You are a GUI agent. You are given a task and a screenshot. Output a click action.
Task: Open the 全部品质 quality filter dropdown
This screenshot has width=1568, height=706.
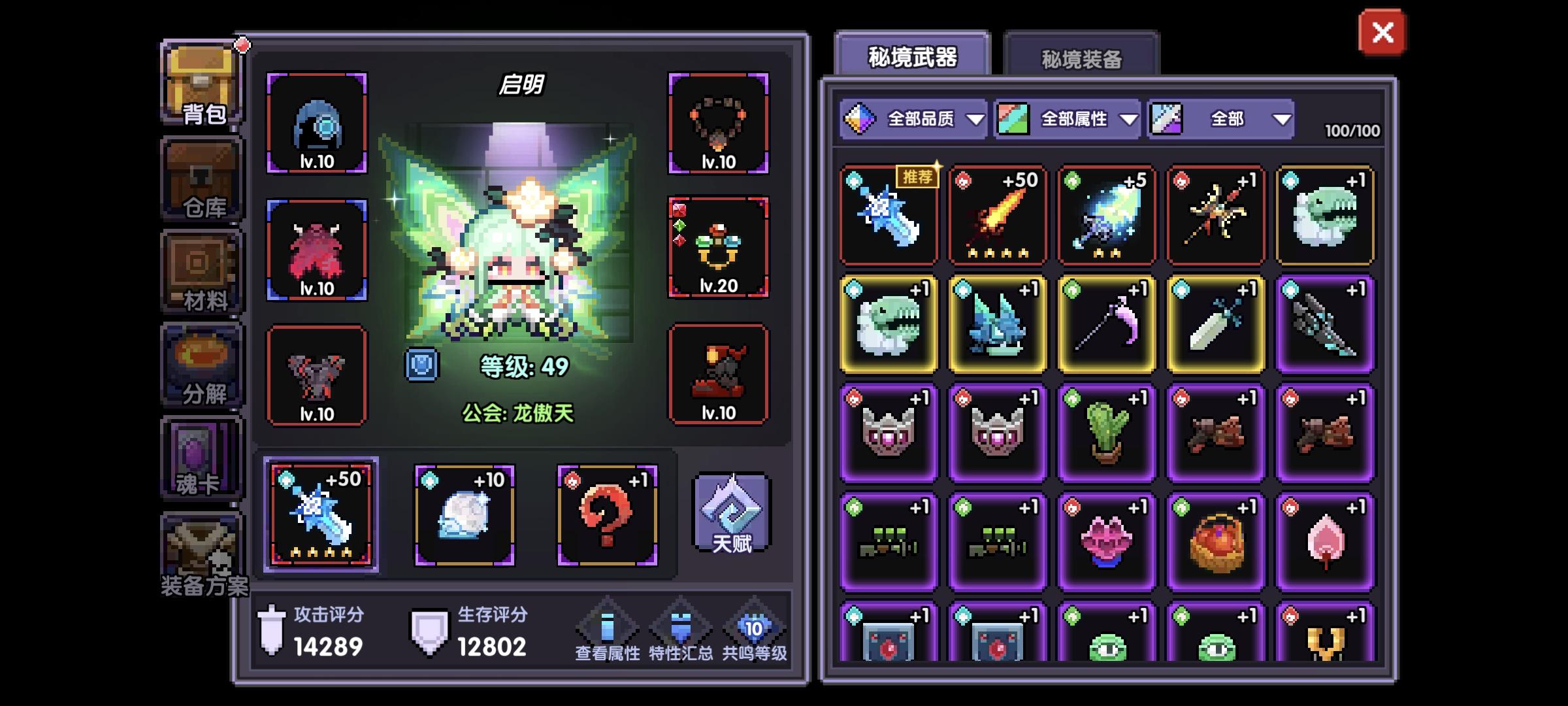point(915,119)
